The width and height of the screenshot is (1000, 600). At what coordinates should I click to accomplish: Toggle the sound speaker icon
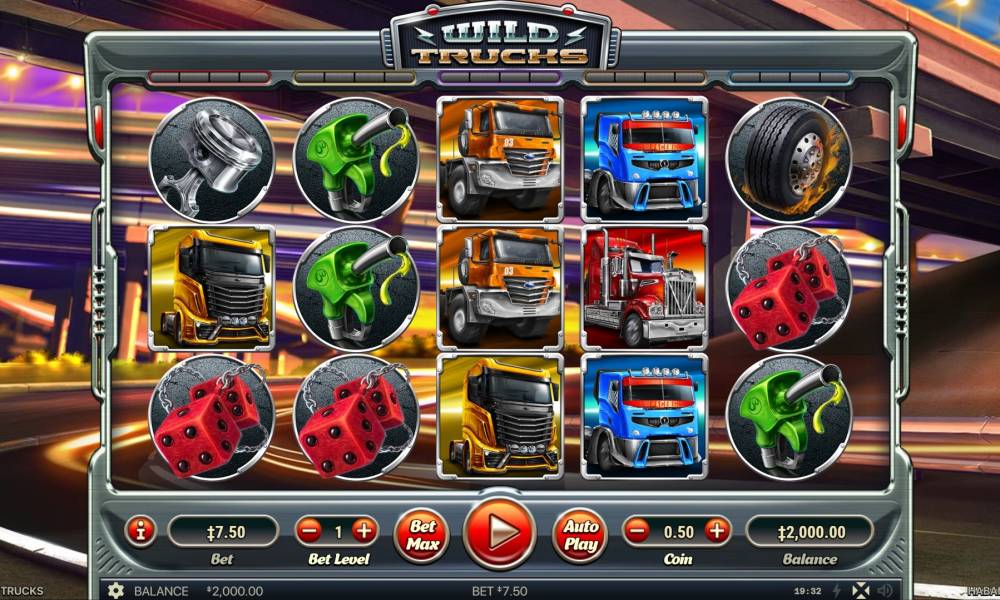884,590
